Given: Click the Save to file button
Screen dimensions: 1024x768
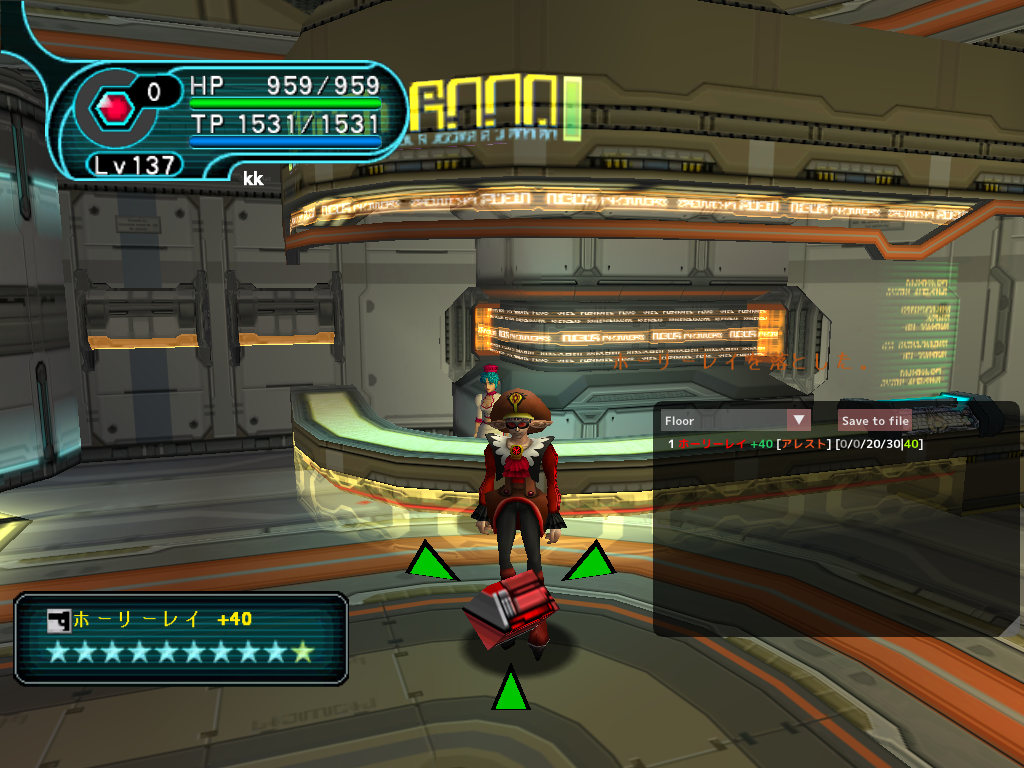Looking at the screenshot, I should (x=875, y=421).
